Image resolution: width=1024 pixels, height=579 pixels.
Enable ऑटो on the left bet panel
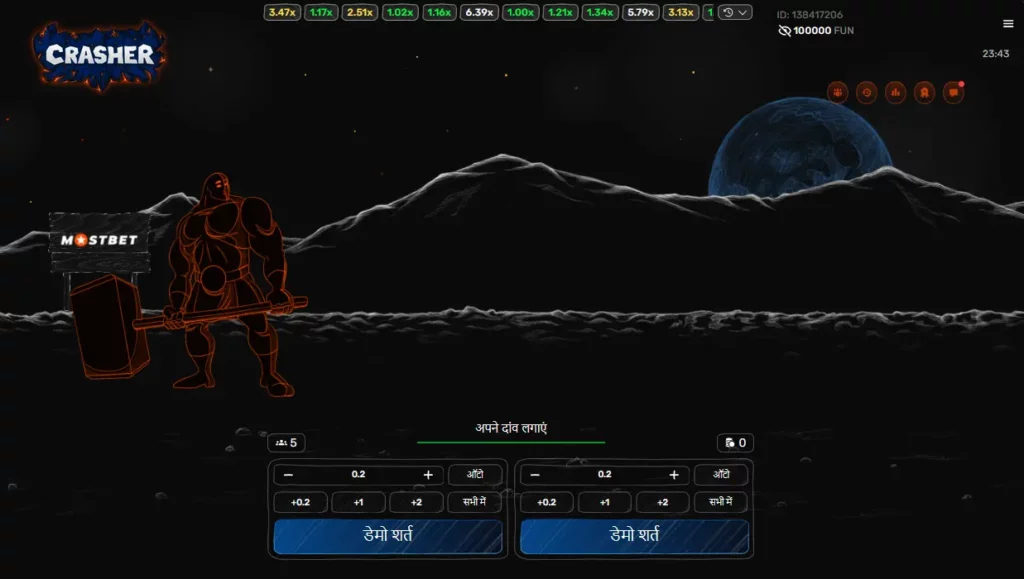coord(474,475)
